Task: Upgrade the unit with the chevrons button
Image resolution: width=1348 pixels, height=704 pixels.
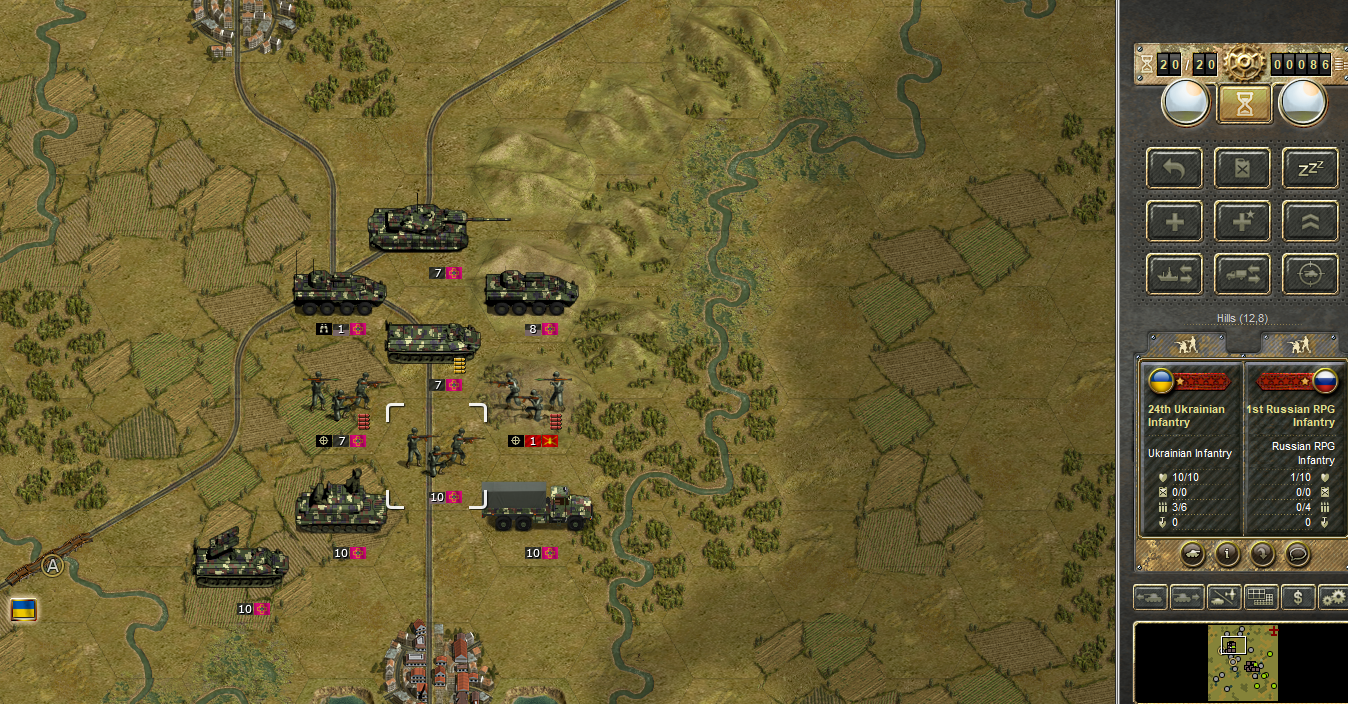Action: click(1310, 221)
